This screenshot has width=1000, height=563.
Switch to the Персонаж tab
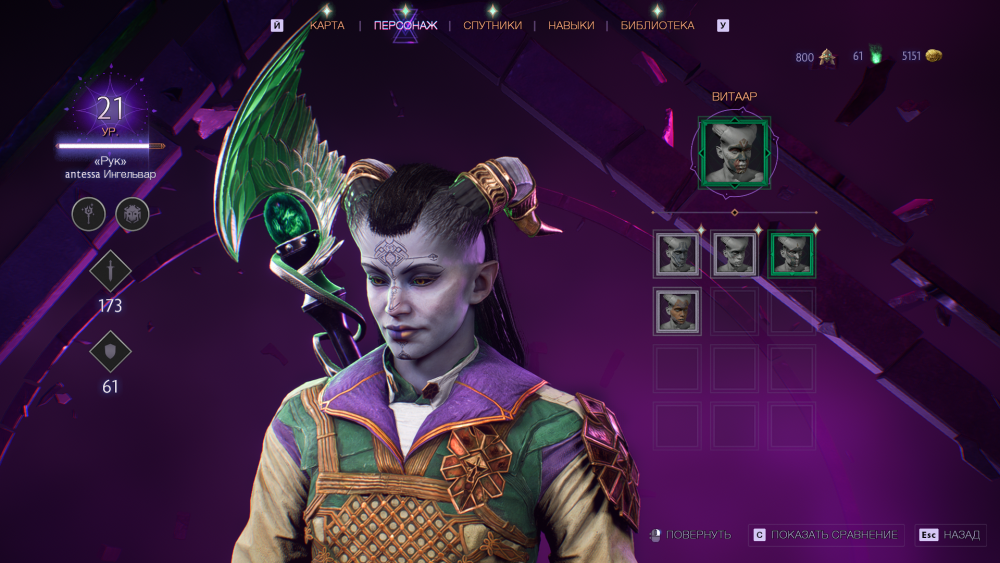pyautogui.click(x=405, y=26)
